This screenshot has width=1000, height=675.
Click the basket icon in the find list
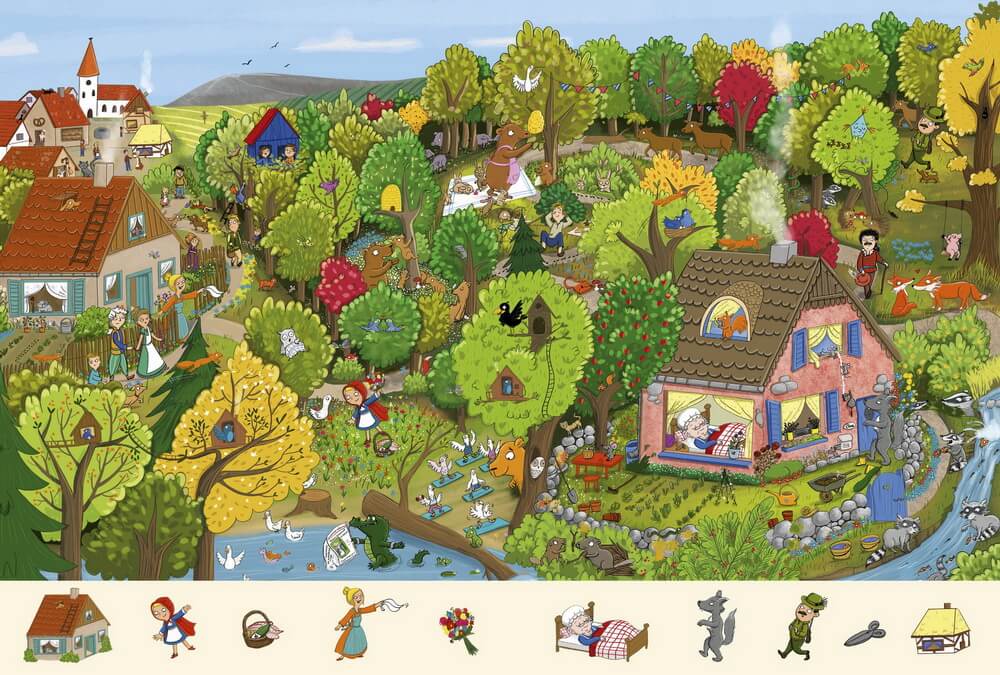259,629
